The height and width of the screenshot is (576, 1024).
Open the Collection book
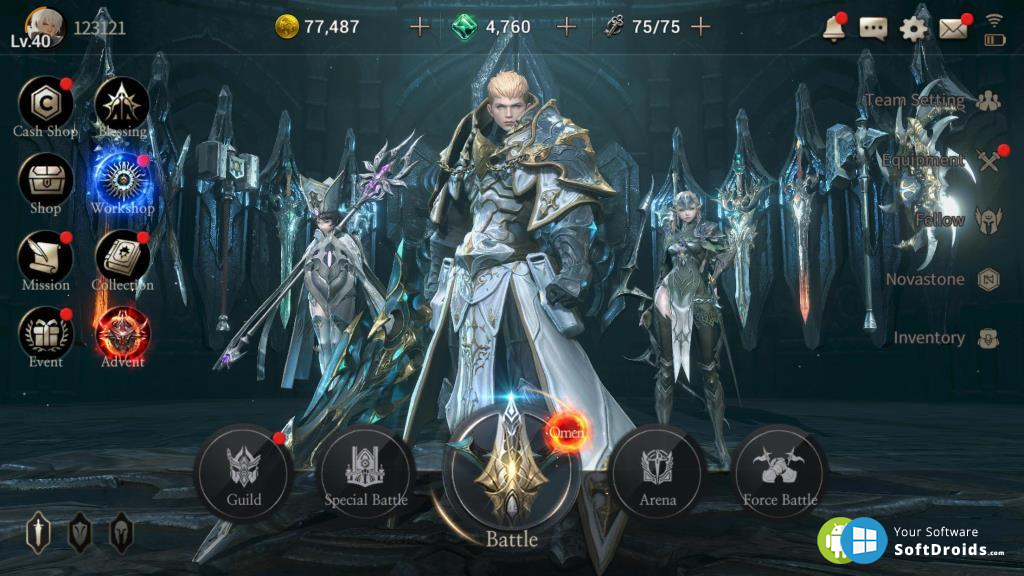[x=122, y=257]
